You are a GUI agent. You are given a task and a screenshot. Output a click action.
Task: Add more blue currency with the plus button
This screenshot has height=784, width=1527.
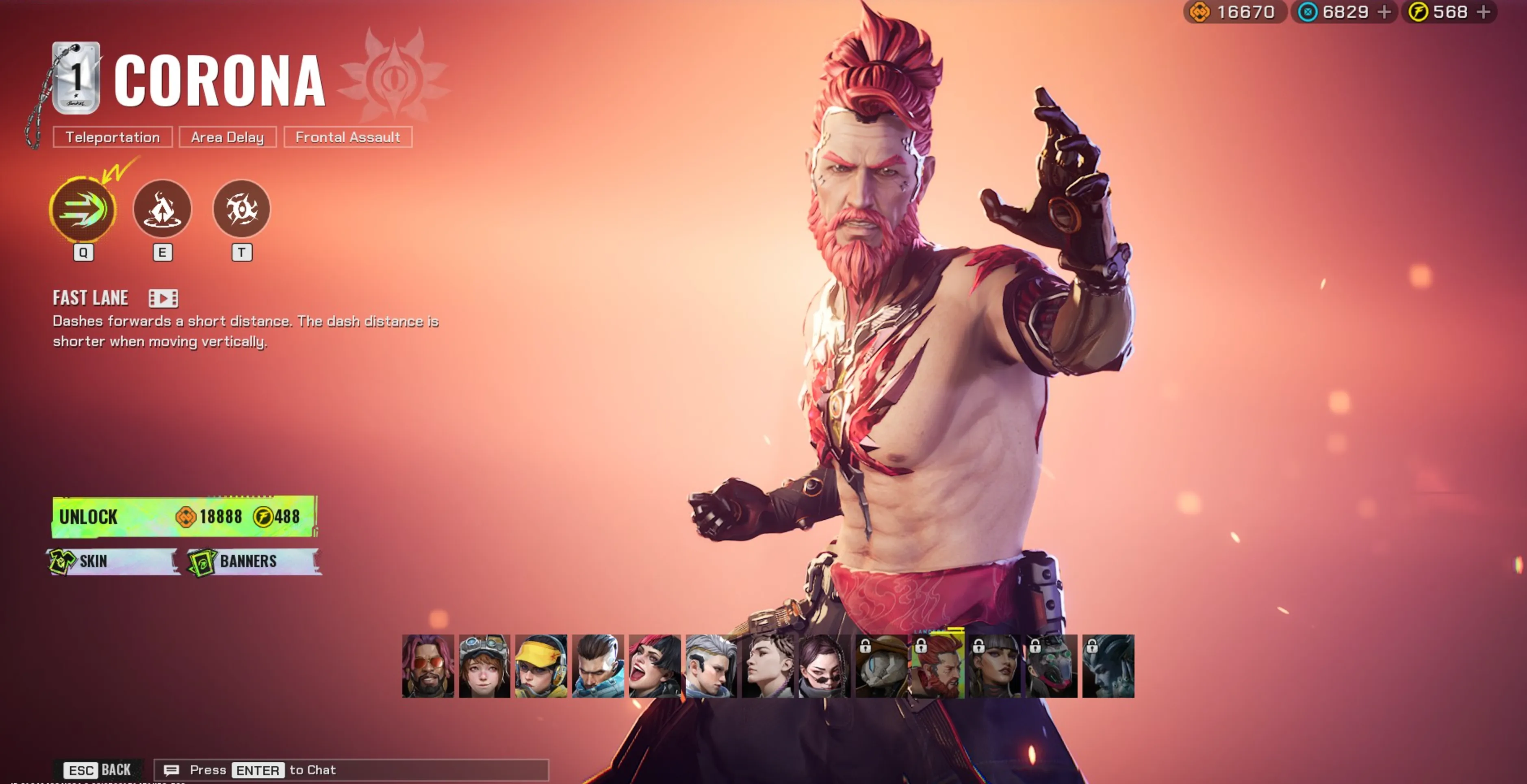1384,12
